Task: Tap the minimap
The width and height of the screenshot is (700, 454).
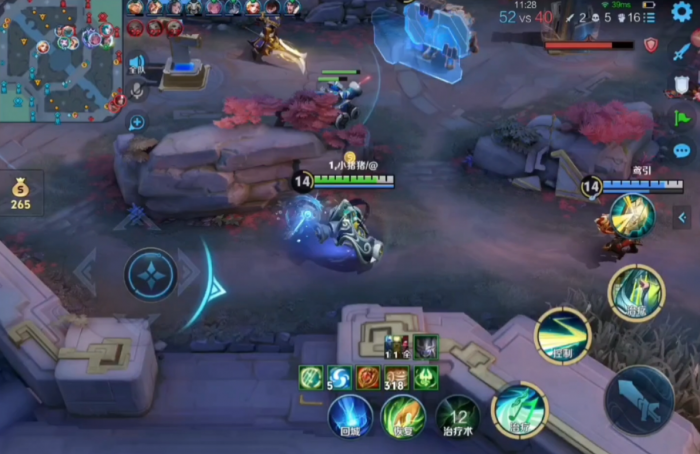Action: click(59, 60)
